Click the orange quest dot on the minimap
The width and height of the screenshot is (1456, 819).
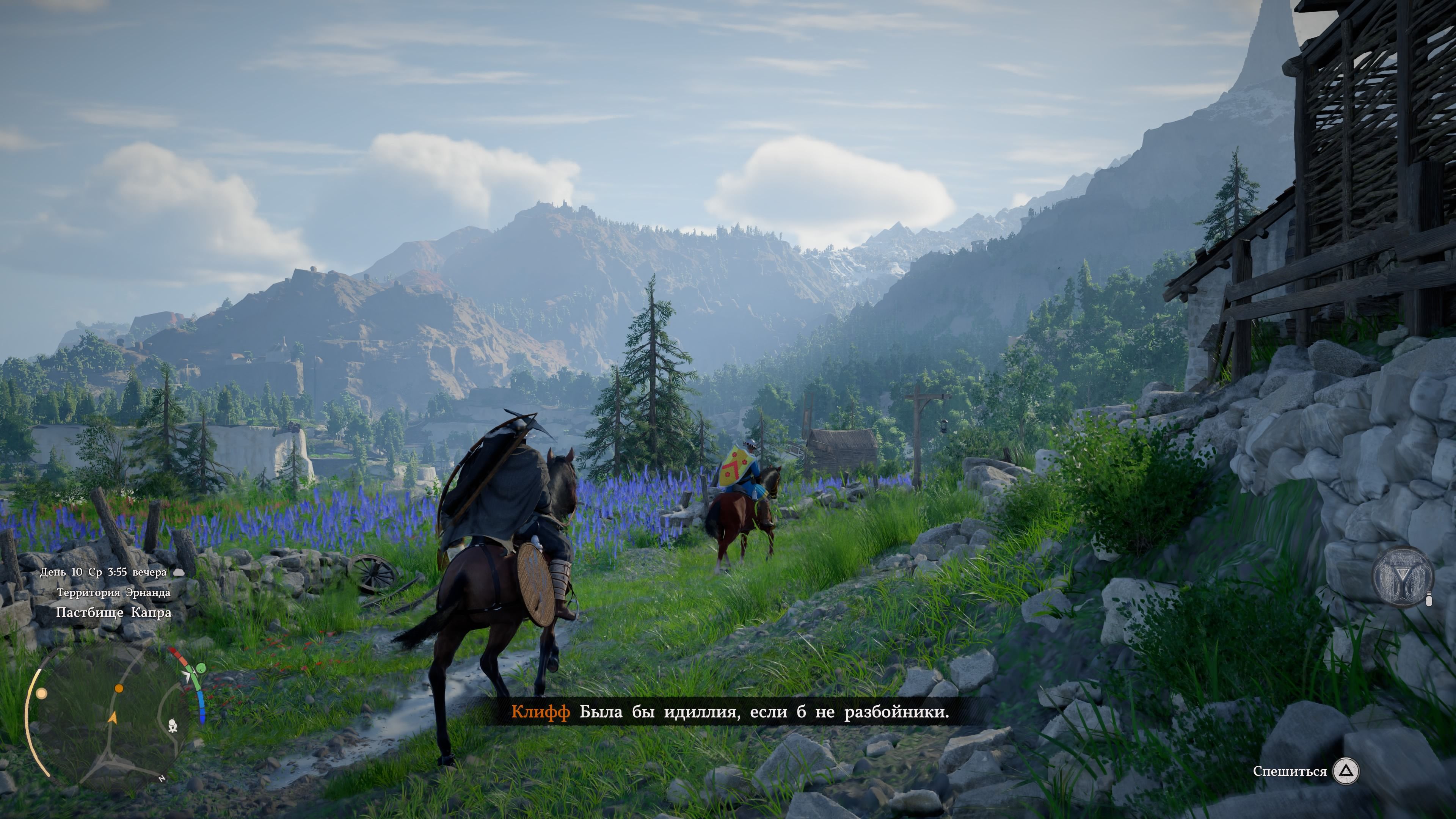[x=119, y=689]
